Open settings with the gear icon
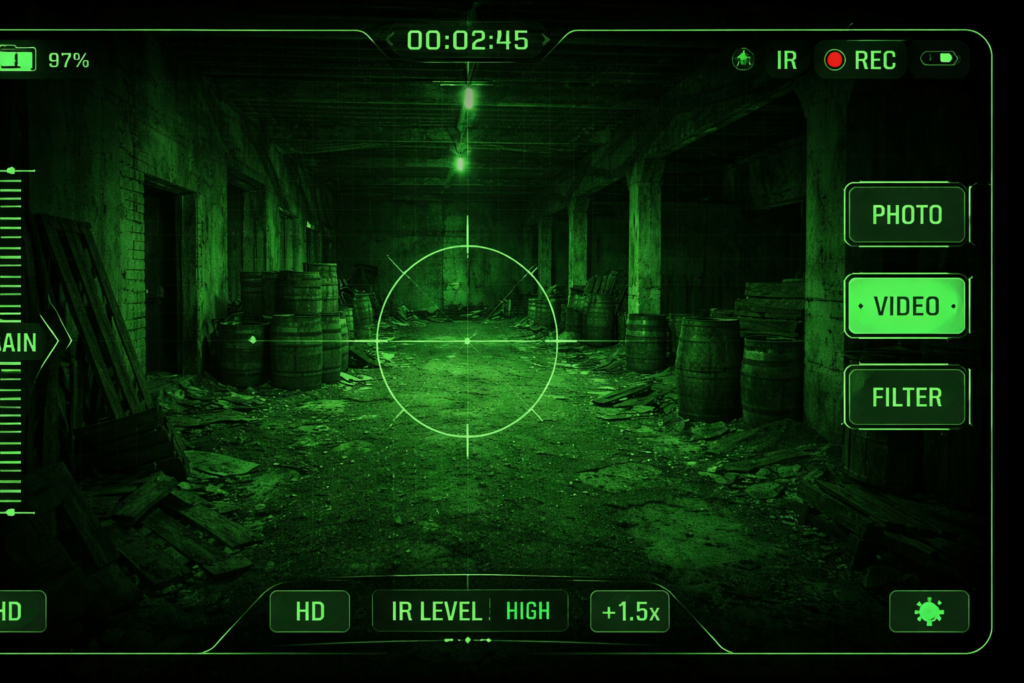Screen dimensions: 1024x683 (929, 611)
